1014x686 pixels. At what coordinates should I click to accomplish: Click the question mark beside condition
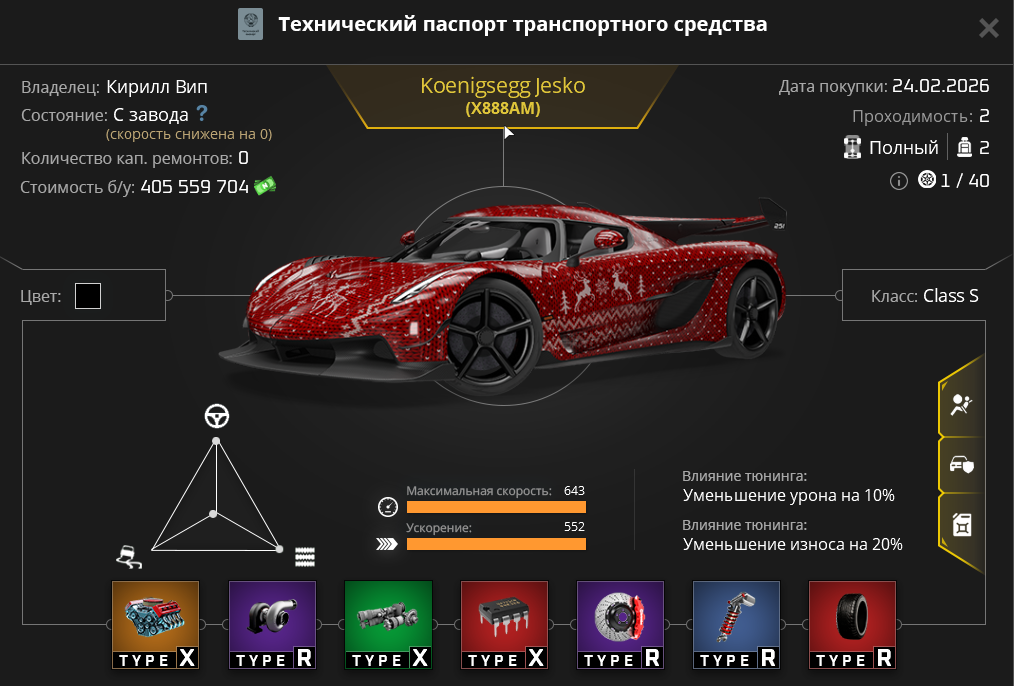[x=202, y=114]
